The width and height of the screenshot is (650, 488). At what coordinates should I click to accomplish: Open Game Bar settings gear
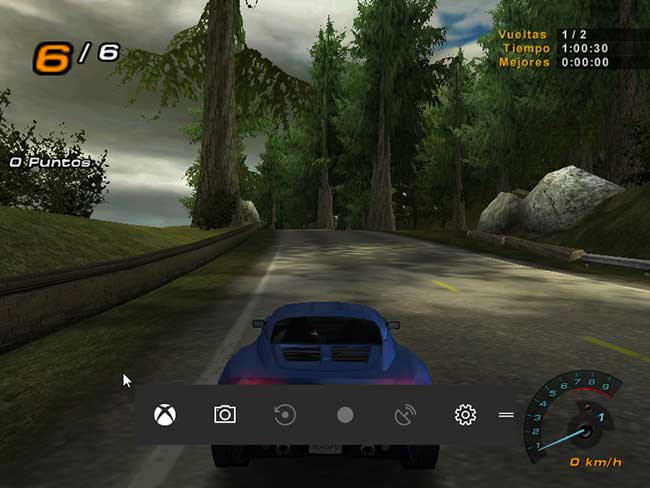pos(465,414)
